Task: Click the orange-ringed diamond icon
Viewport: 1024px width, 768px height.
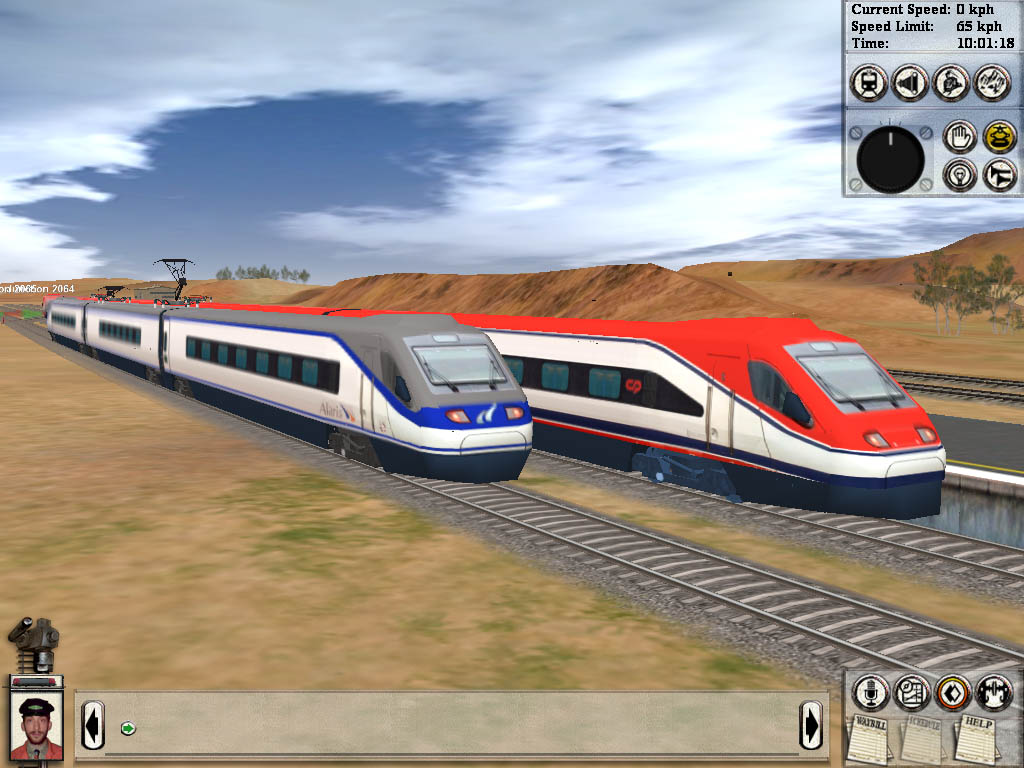Action: [952, 692]
